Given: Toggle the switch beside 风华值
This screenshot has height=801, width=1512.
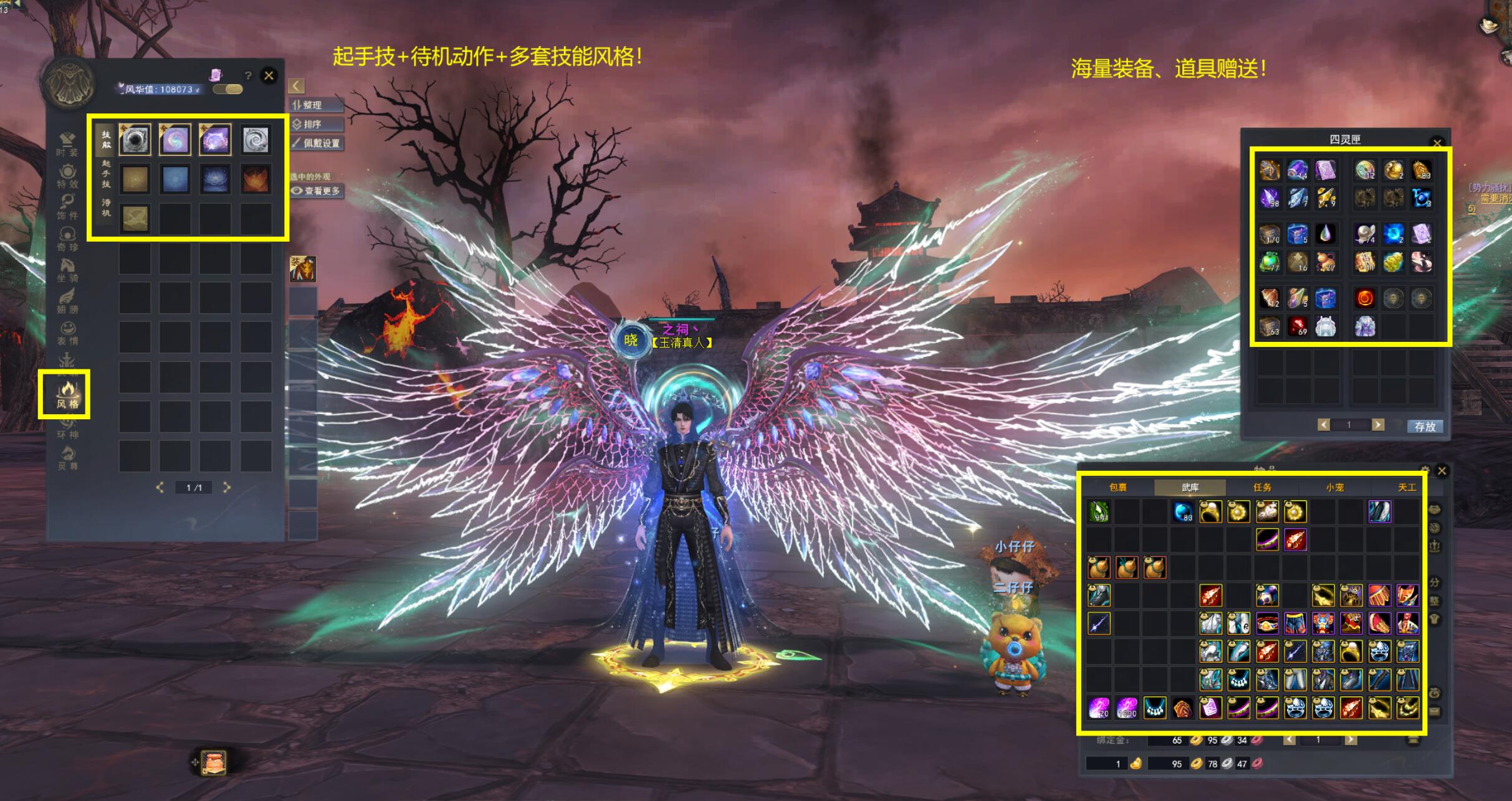Looking at the screenshot, I should (x=227, y=89).
